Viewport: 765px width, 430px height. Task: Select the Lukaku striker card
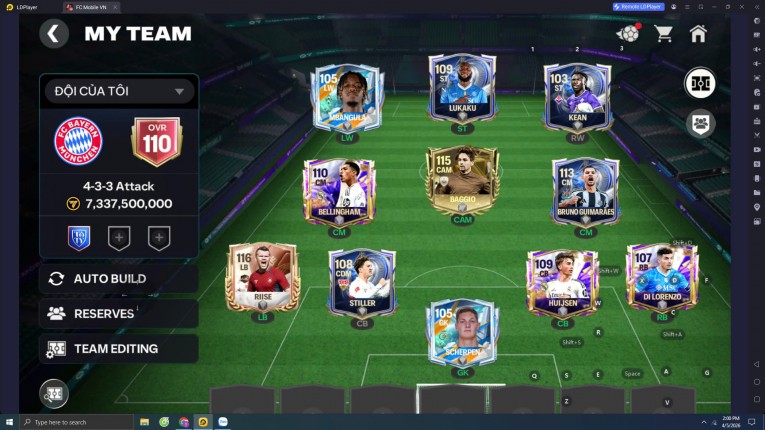tap(462, 92)
